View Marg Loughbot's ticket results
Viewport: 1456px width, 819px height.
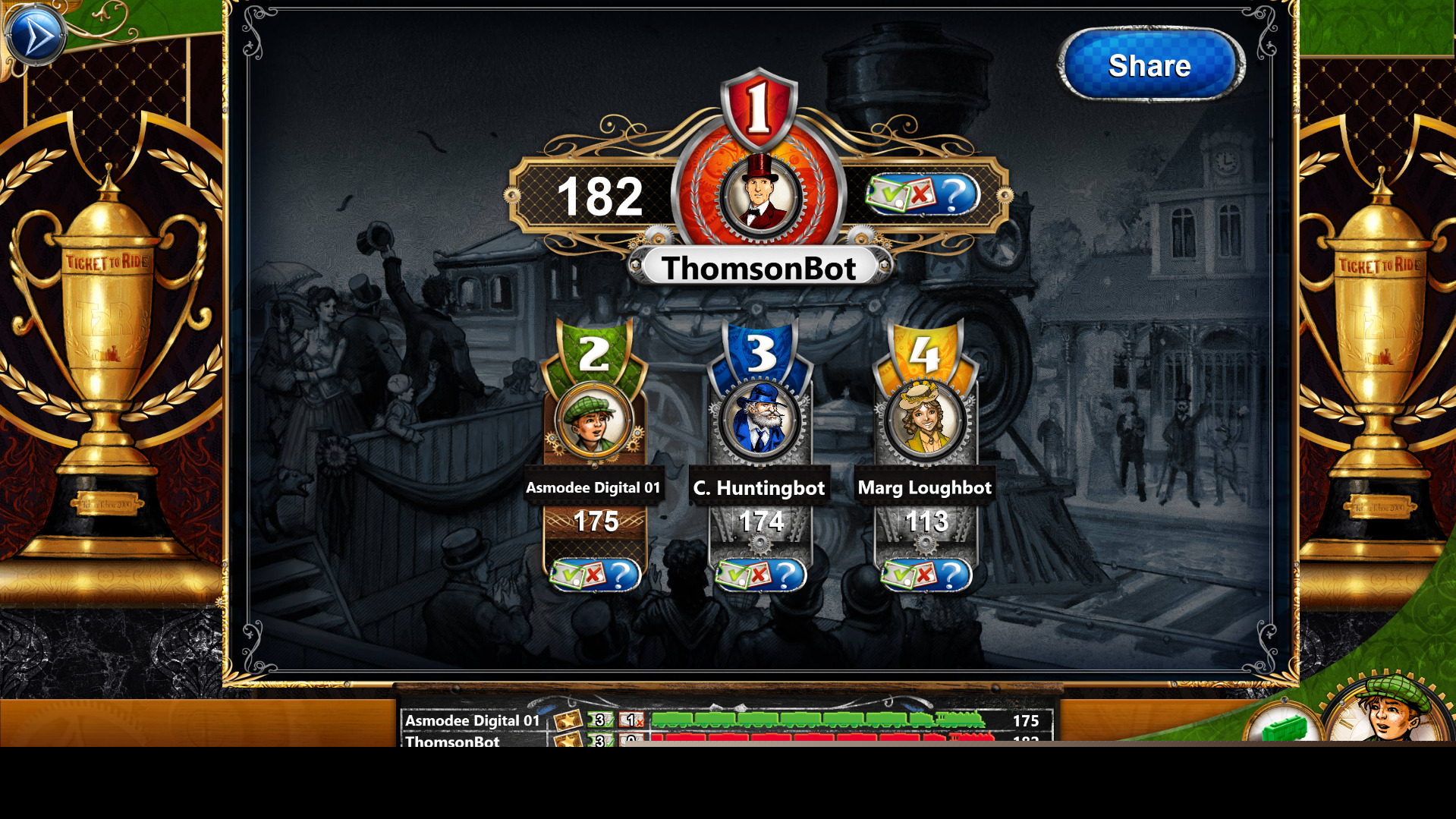coord(926,575)
